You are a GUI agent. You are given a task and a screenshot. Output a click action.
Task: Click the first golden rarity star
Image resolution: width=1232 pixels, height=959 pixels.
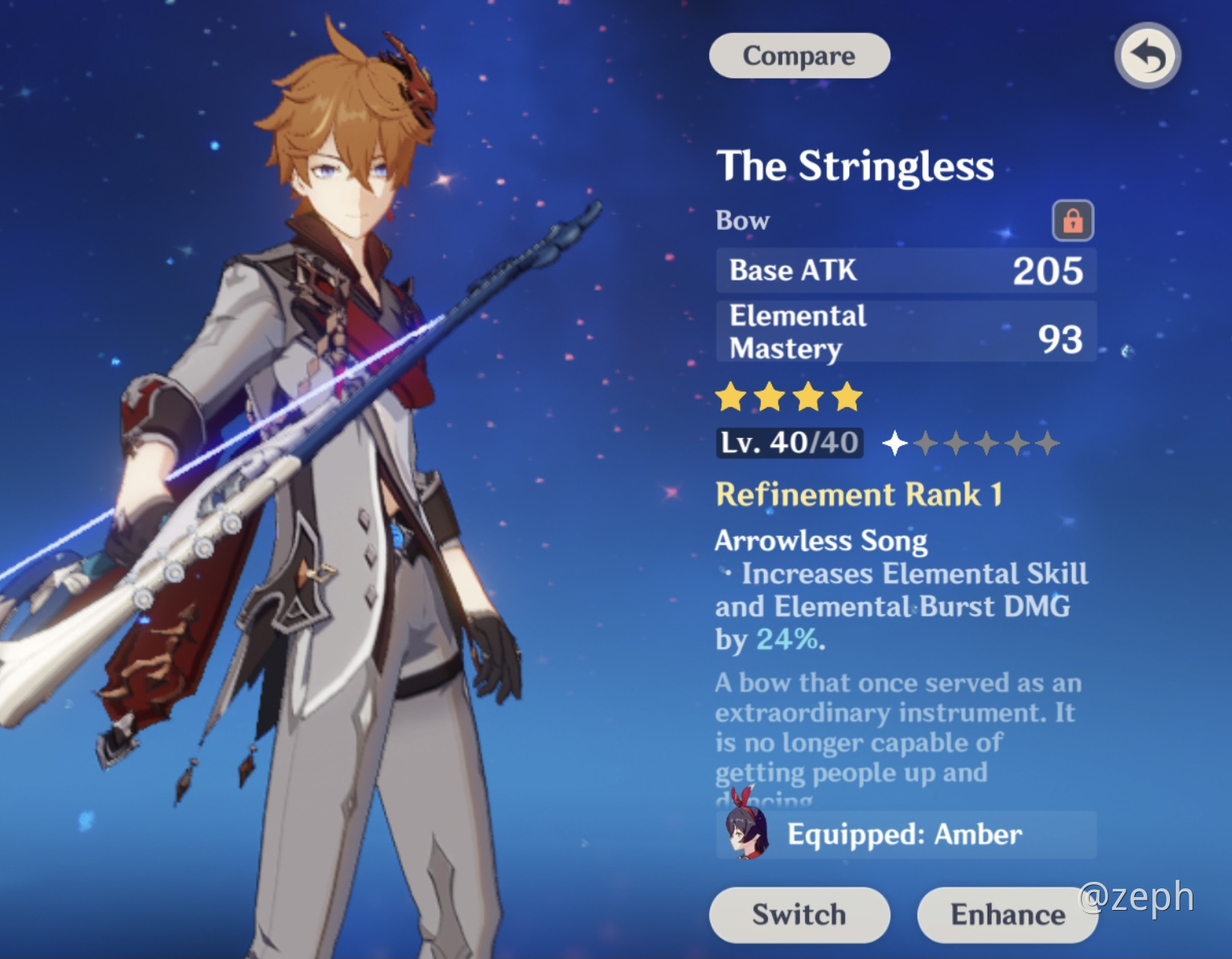(x=731, y=396)
